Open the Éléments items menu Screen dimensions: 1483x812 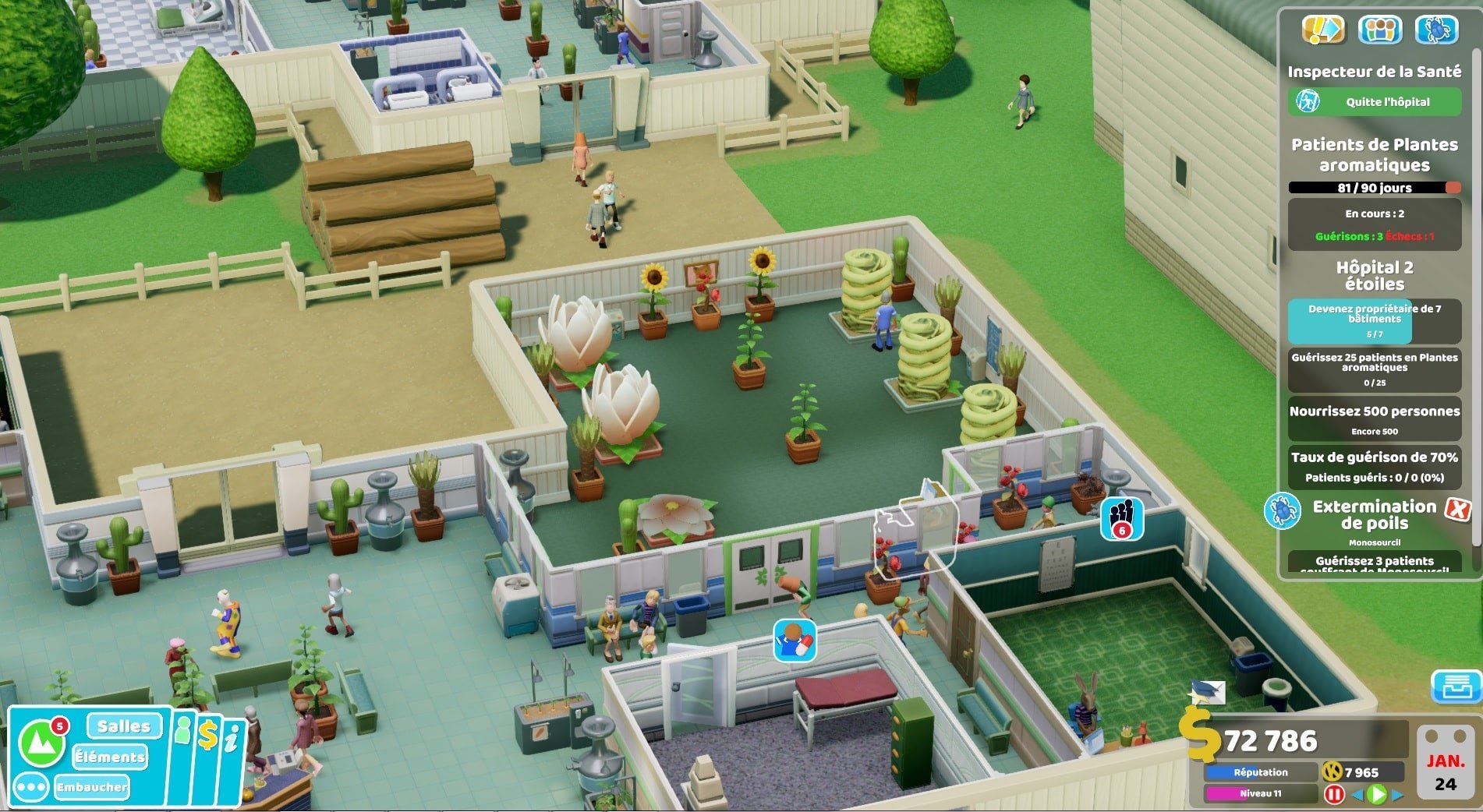coord(110,757)
